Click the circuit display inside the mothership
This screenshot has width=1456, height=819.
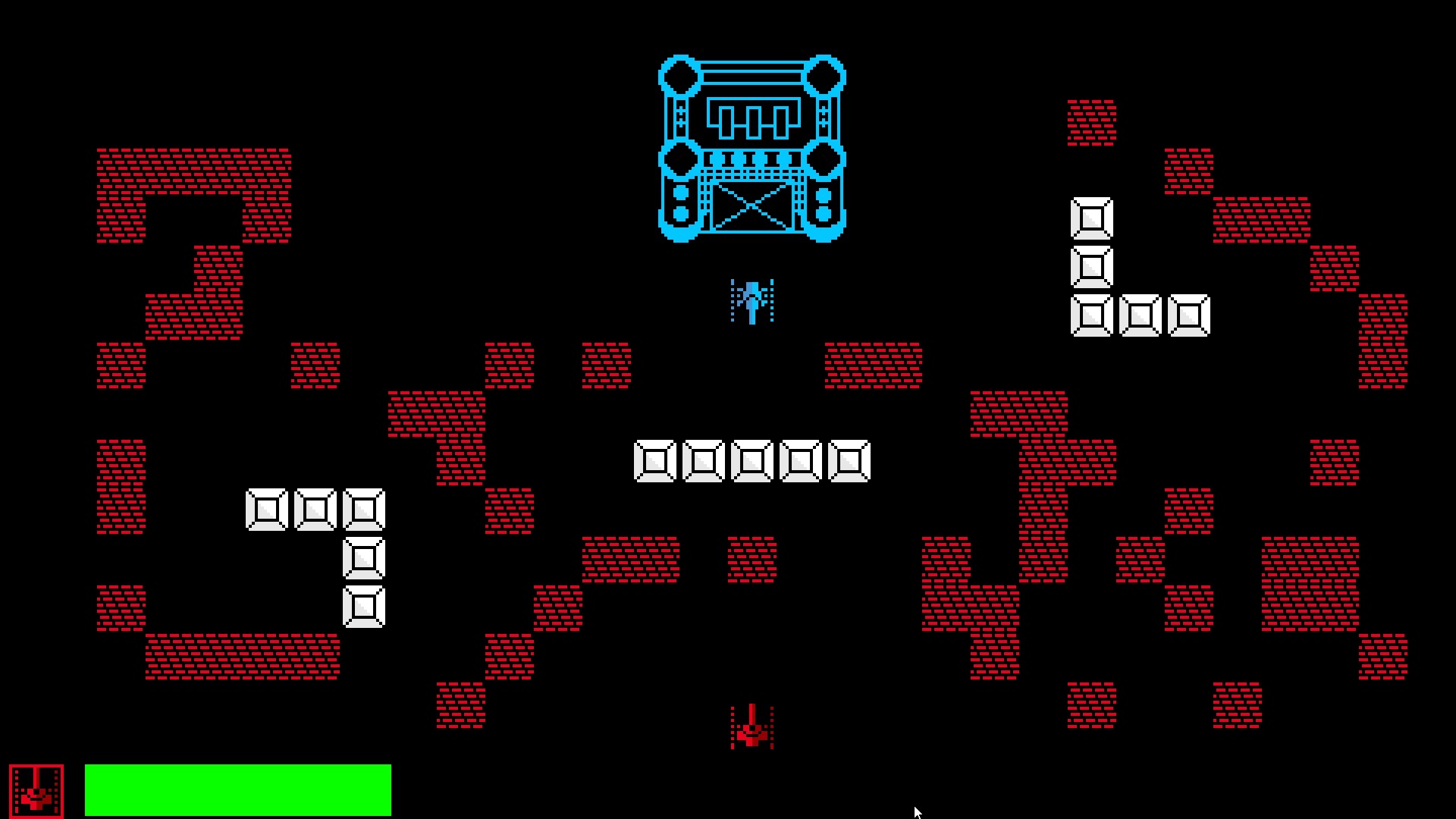tap(753, 118)
